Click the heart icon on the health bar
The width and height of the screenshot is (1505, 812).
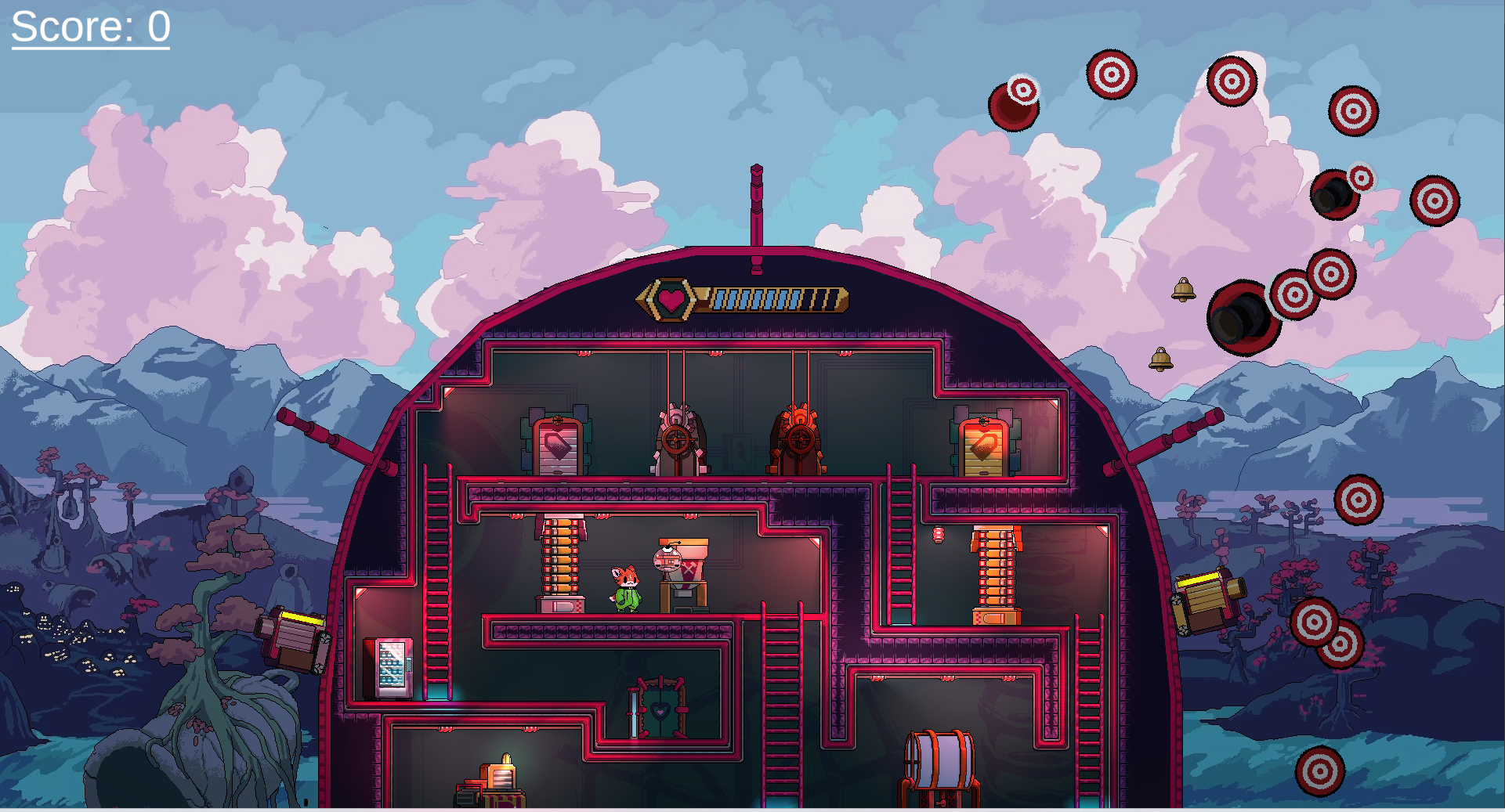point(670,298)
